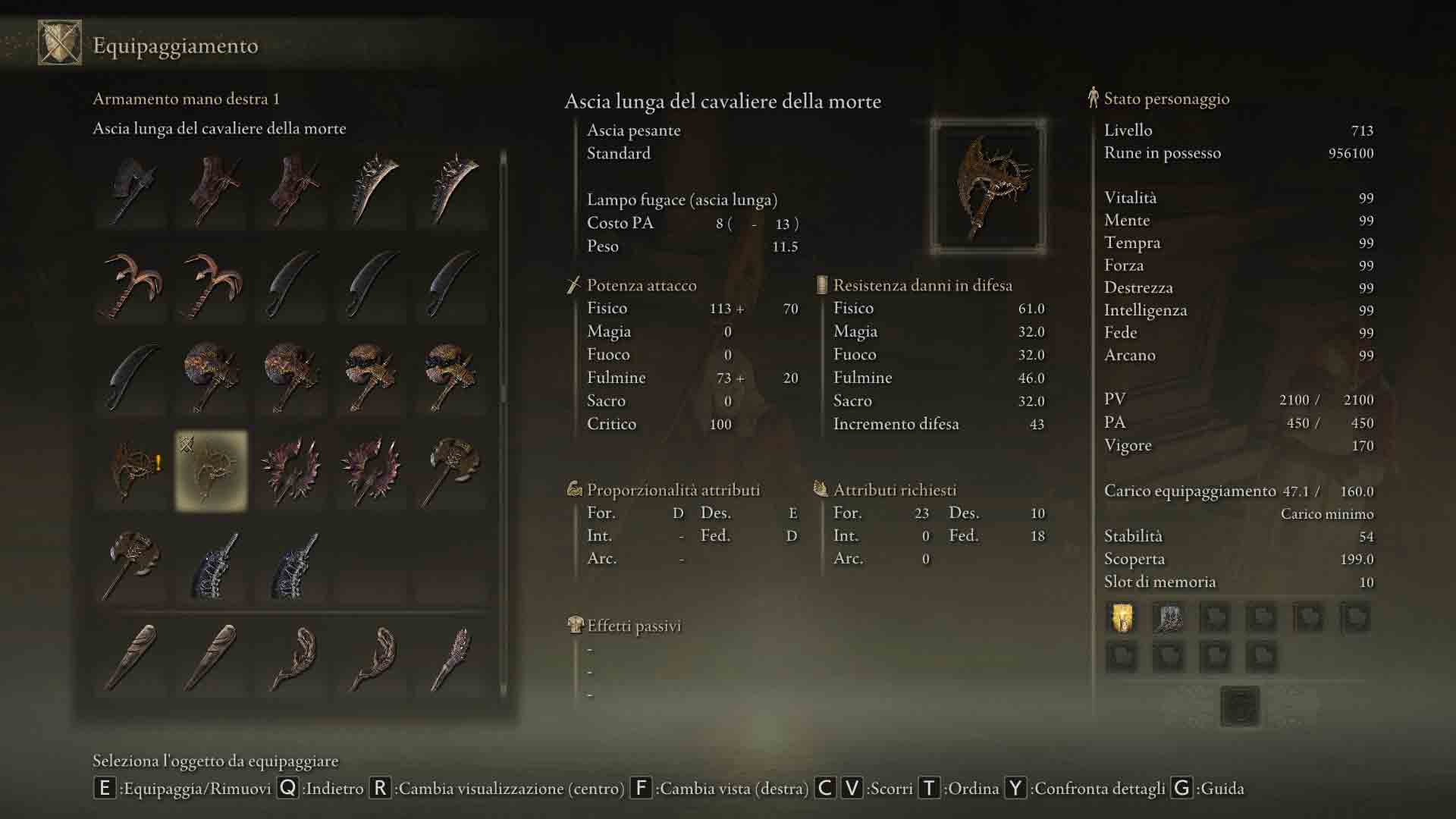
Task: Click the Equipaggiamento shield emblem icon
Action: click(x=60, y=43)
